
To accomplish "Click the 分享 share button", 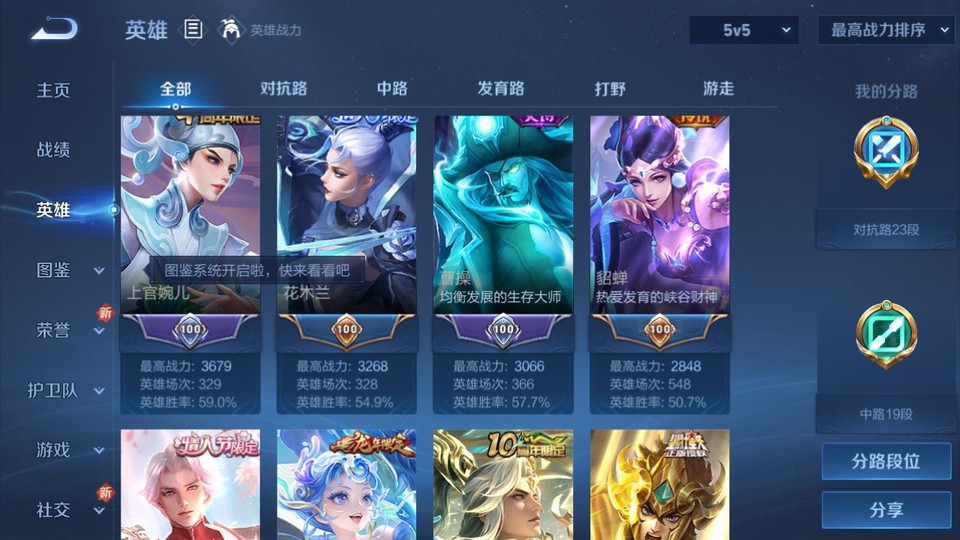I will point(886,510).
